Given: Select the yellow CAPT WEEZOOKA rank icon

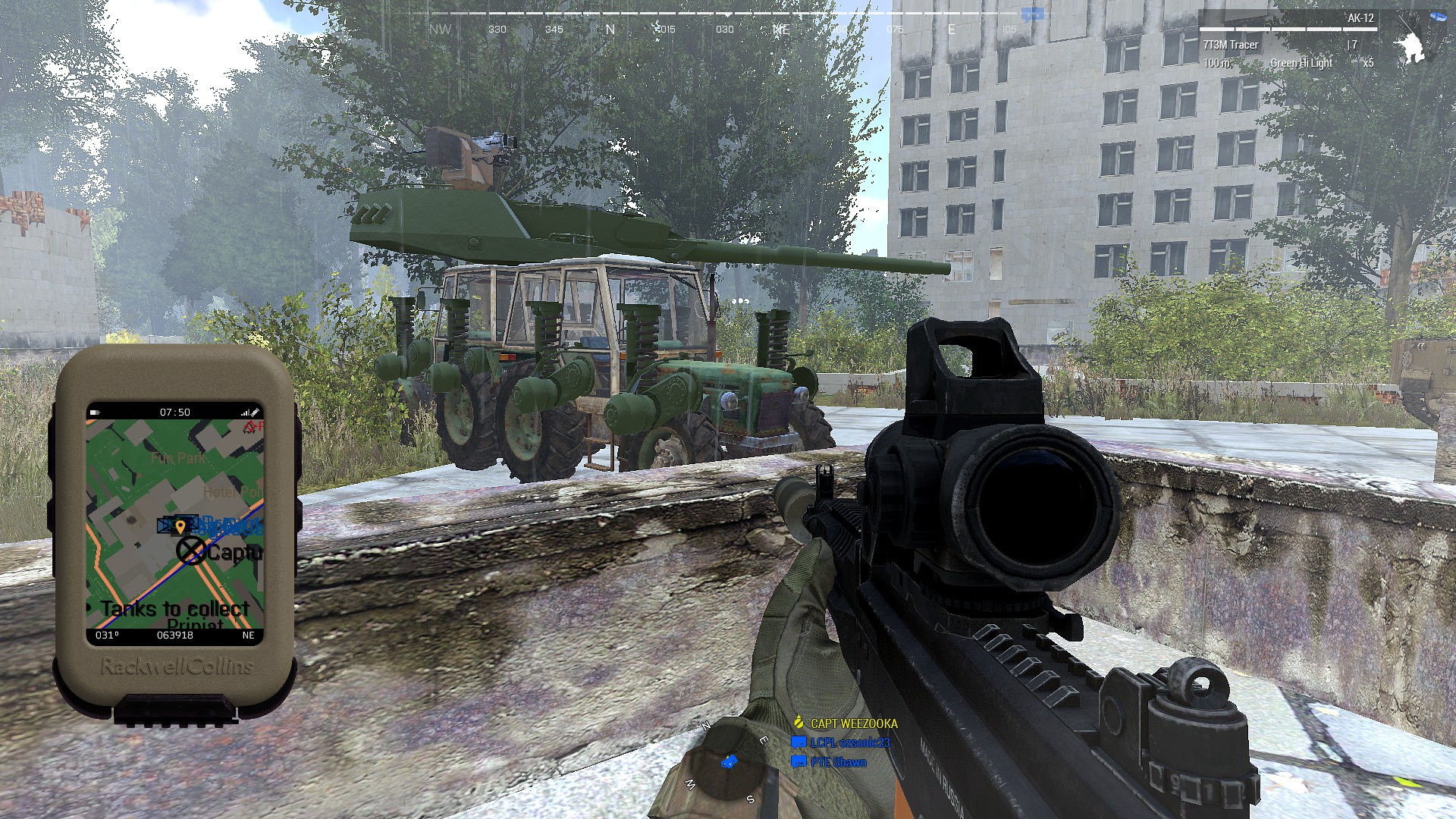Looking at the screenshot, I should click(799, 722).
